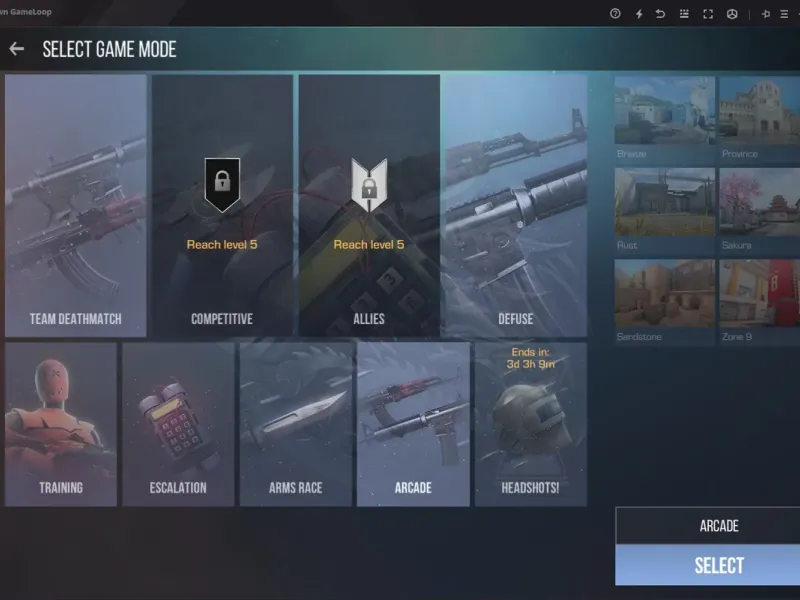Select the locked Allies mode tile

[x=369, y=205]
